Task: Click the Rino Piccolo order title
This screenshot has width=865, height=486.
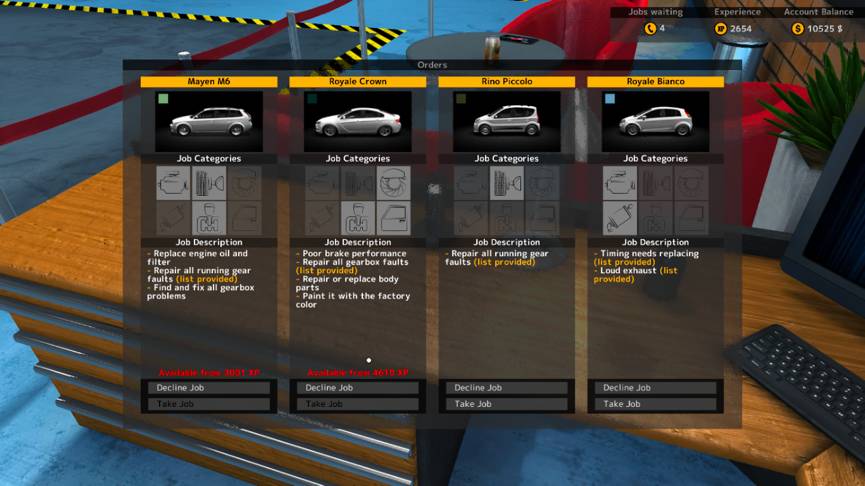Action: [507, 82]
